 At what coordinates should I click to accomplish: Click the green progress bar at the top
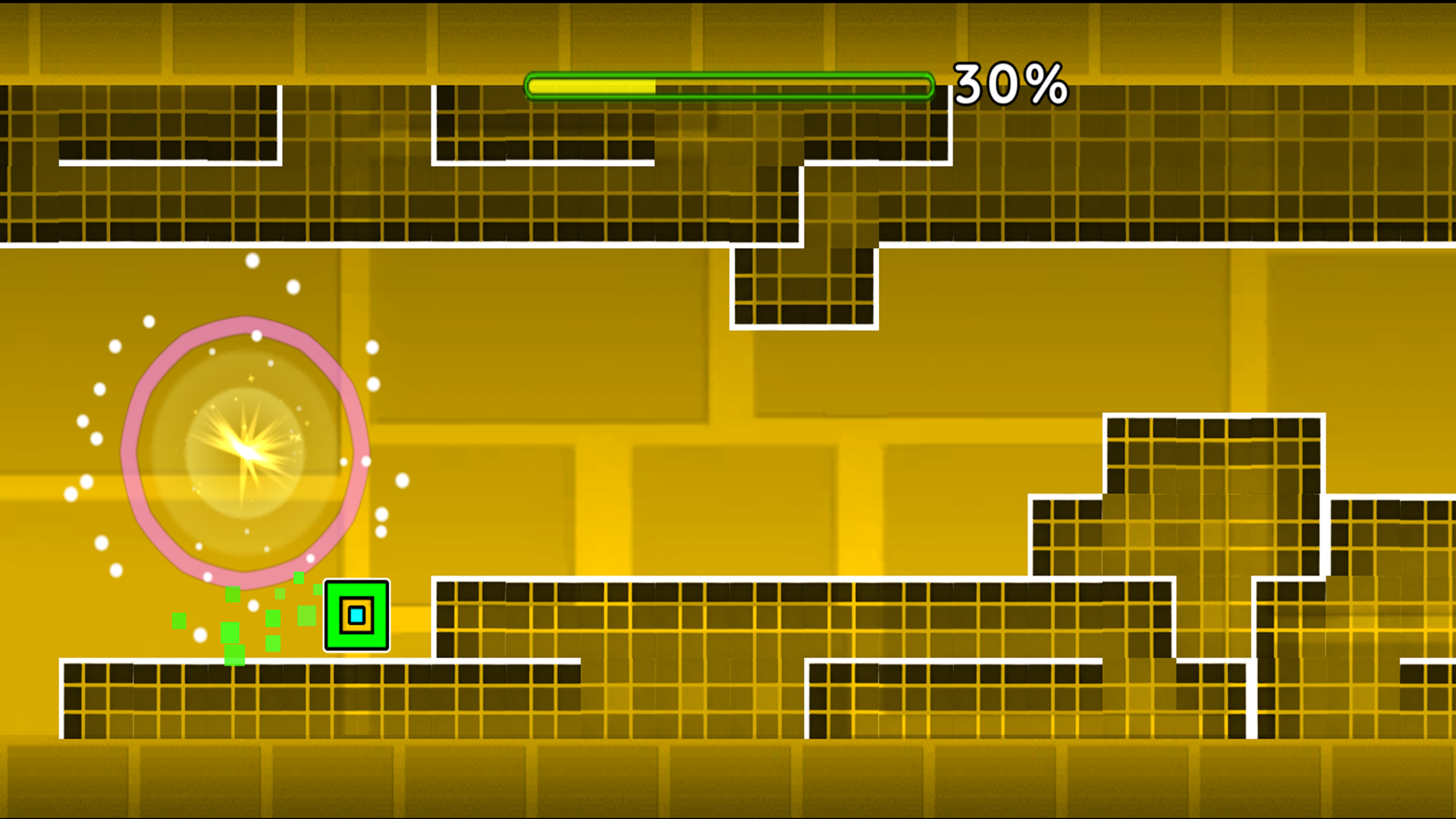click(728, 86)
